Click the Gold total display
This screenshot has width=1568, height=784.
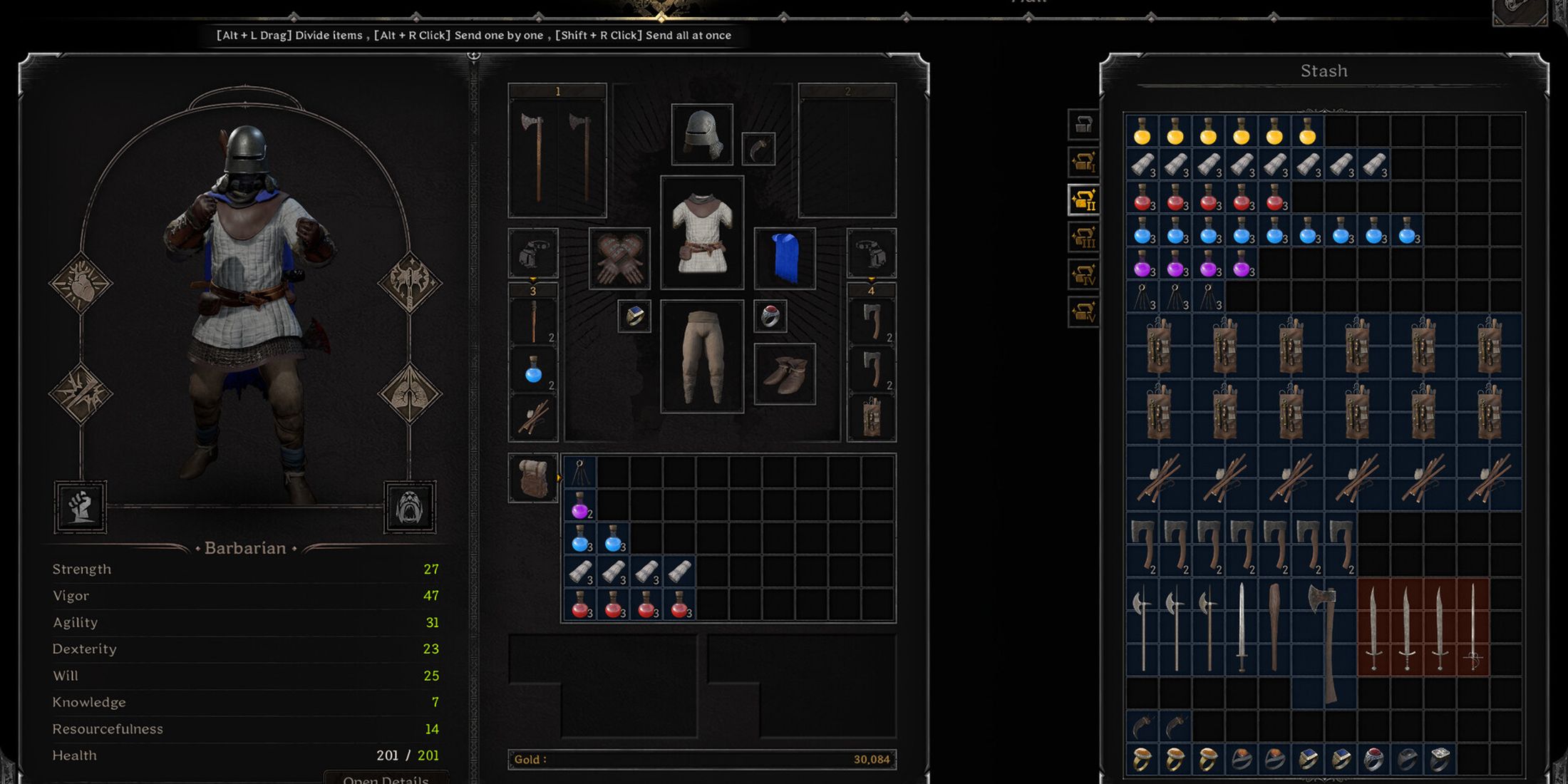[702, 759]
